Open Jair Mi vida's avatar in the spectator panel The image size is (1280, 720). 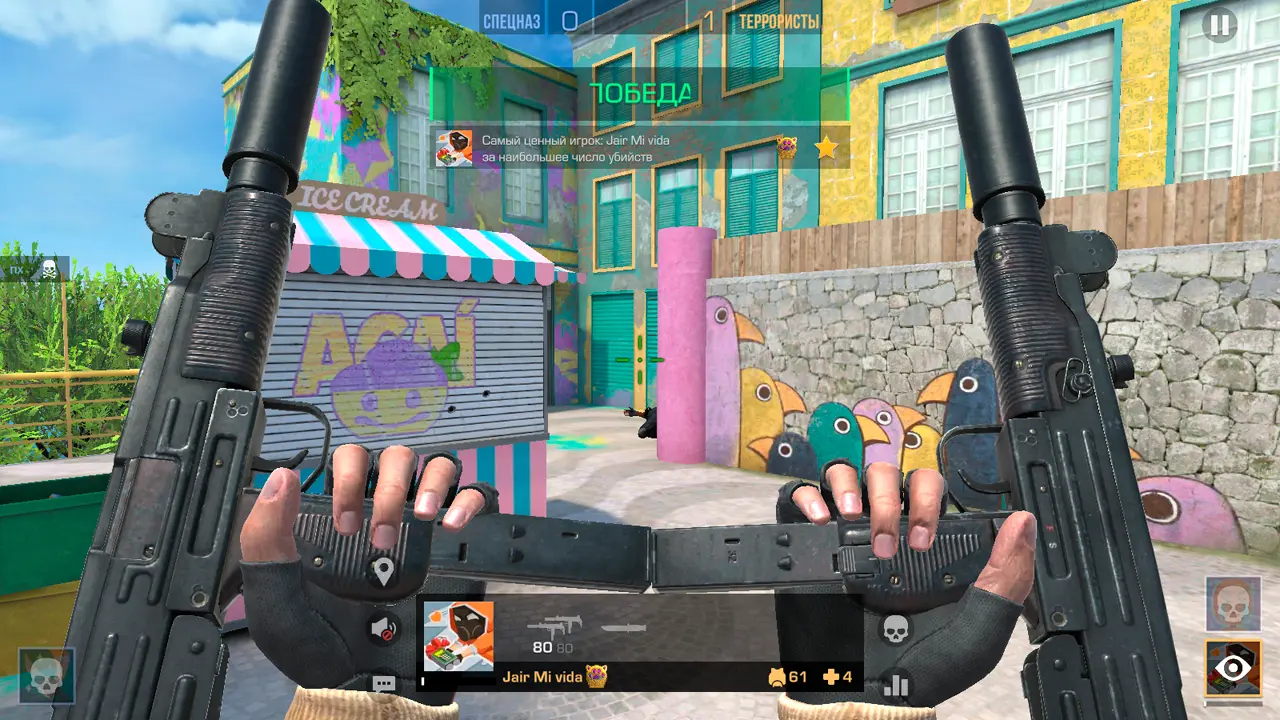(458, 636)
